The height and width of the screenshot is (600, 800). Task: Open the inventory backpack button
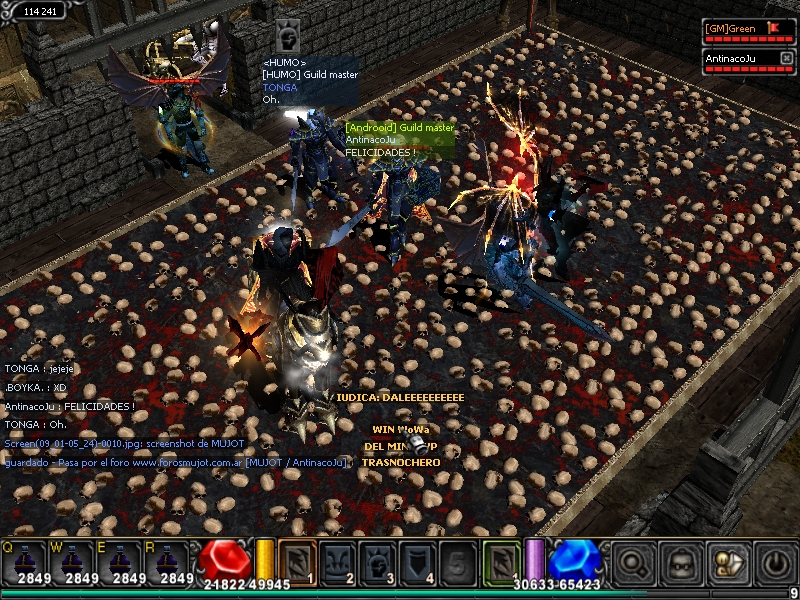pos(680,561)
